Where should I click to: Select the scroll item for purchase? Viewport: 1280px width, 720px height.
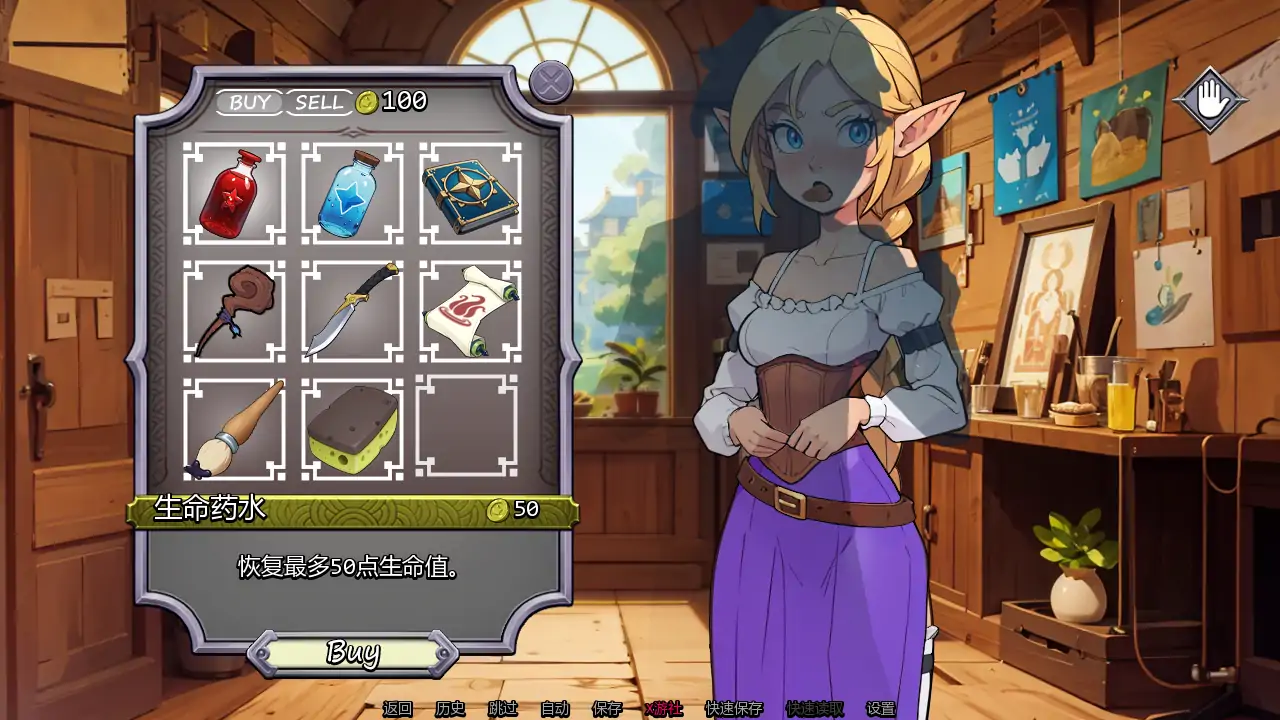pyautogui.click(x=466, y=312)
